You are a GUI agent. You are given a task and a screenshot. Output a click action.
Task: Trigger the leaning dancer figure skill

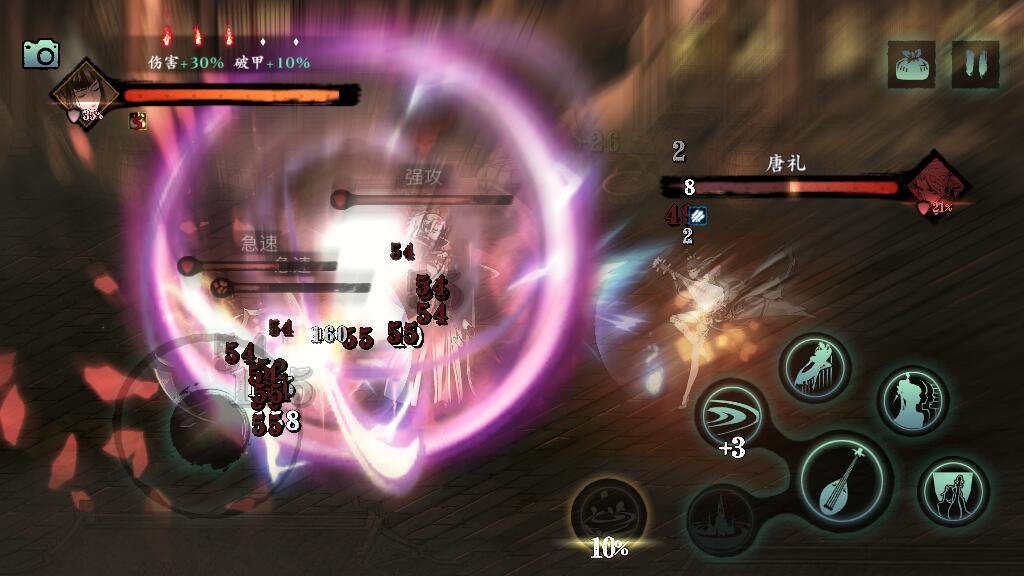(815, 367)
